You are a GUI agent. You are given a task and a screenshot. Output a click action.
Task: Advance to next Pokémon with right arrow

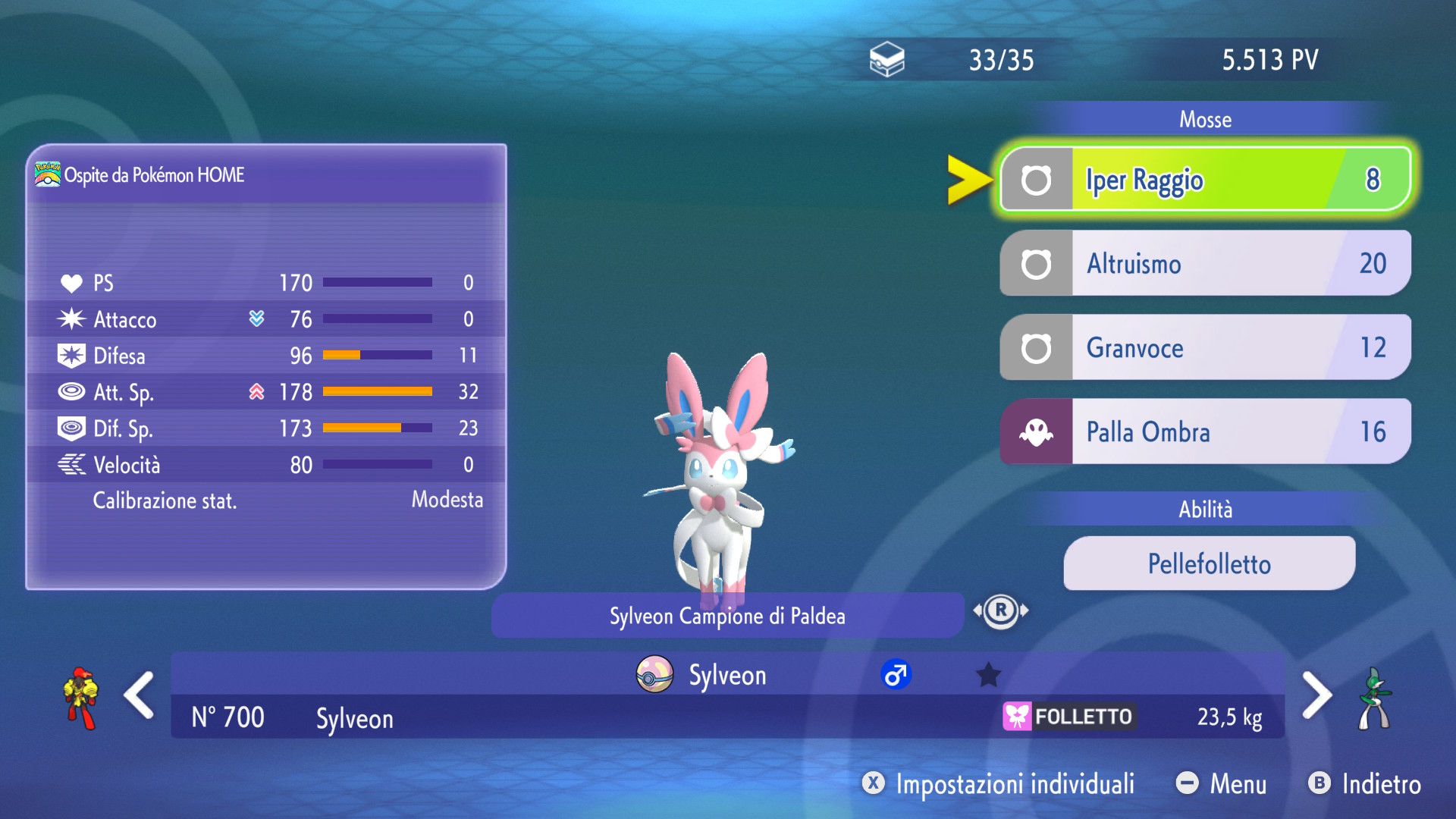(x=1316, y=695)
